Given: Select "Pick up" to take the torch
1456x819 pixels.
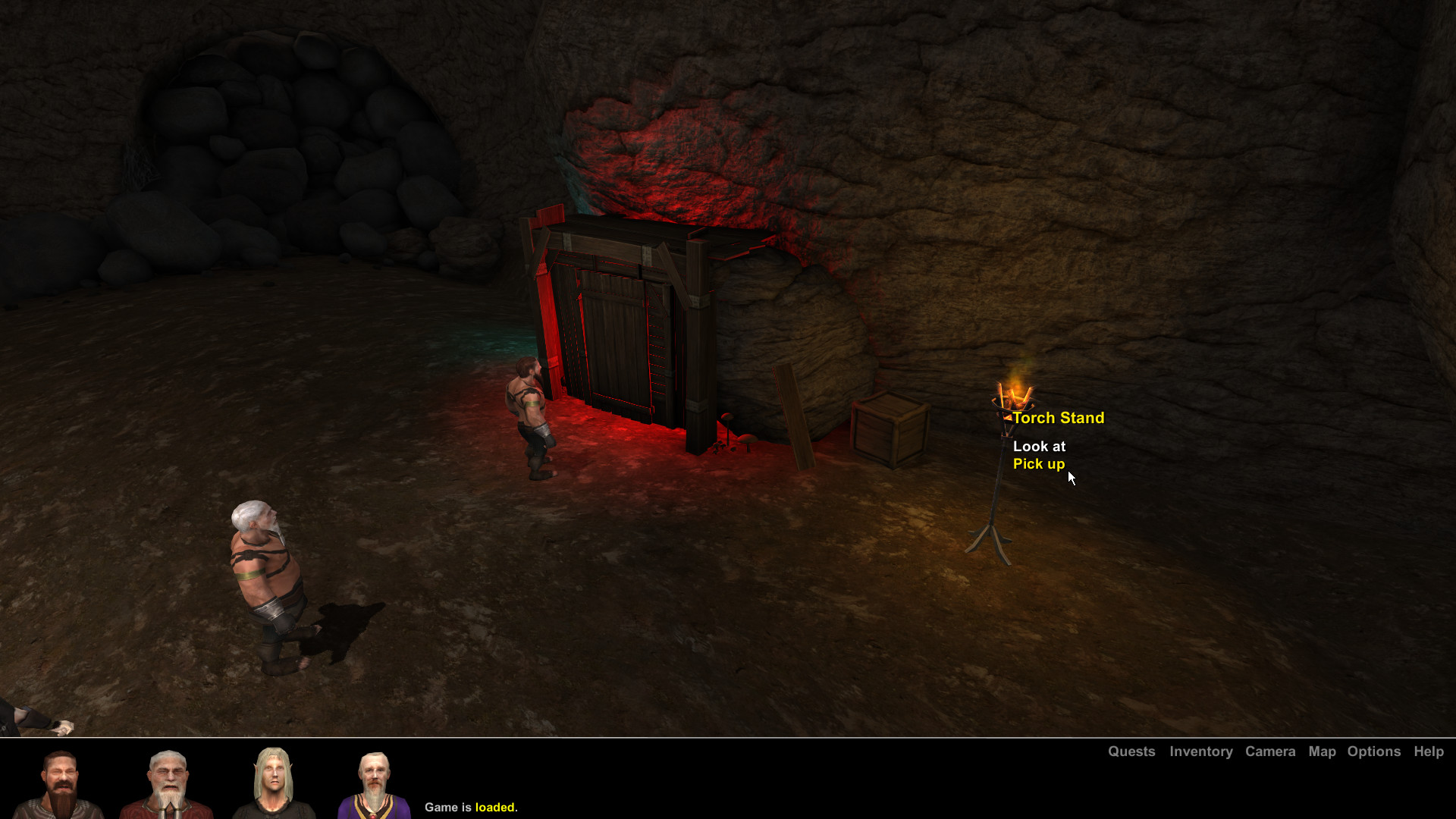Looking at the screenshot, I should [1039, 464].
